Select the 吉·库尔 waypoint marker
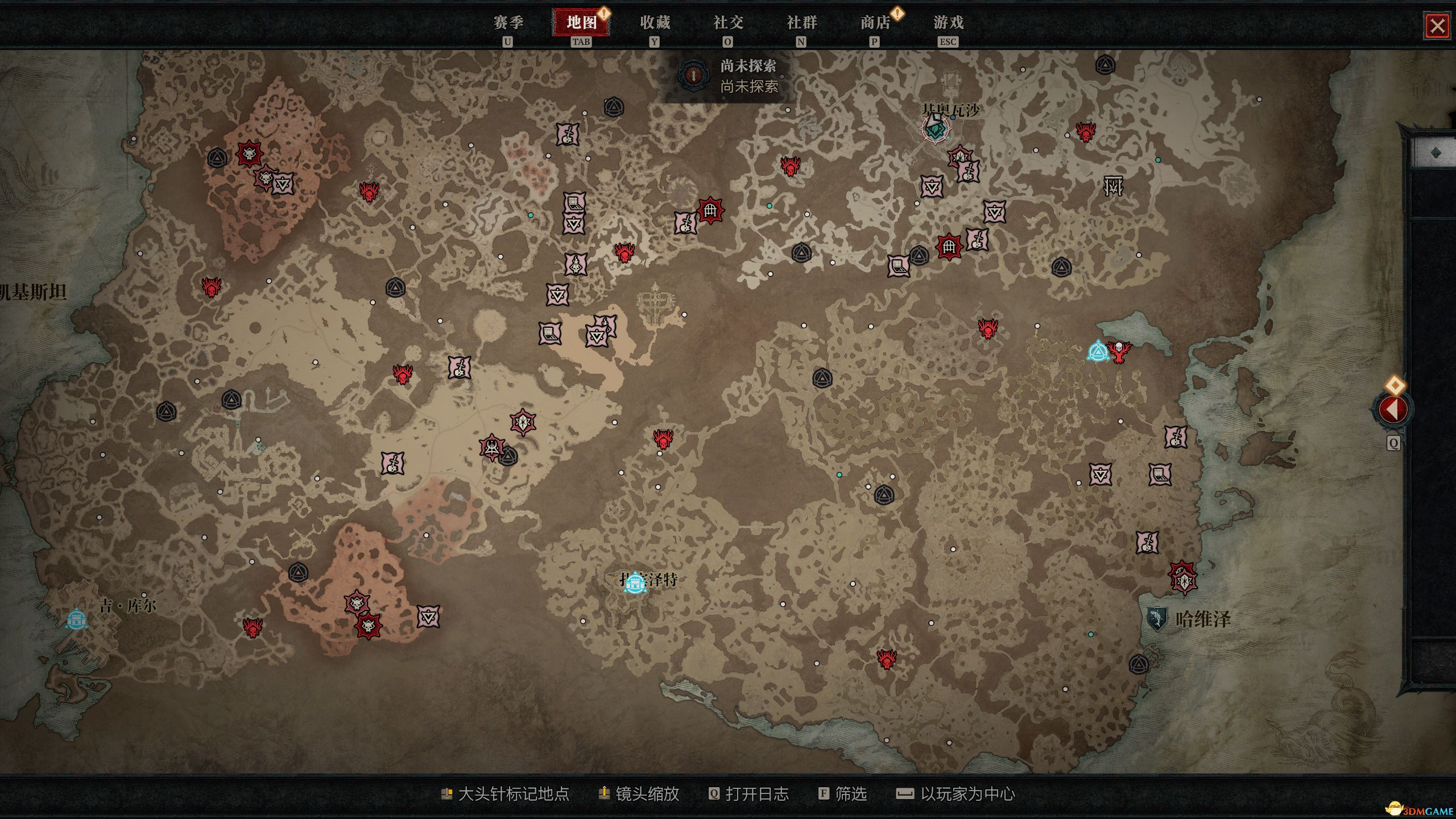1456x819 pixels. (77, 619)
